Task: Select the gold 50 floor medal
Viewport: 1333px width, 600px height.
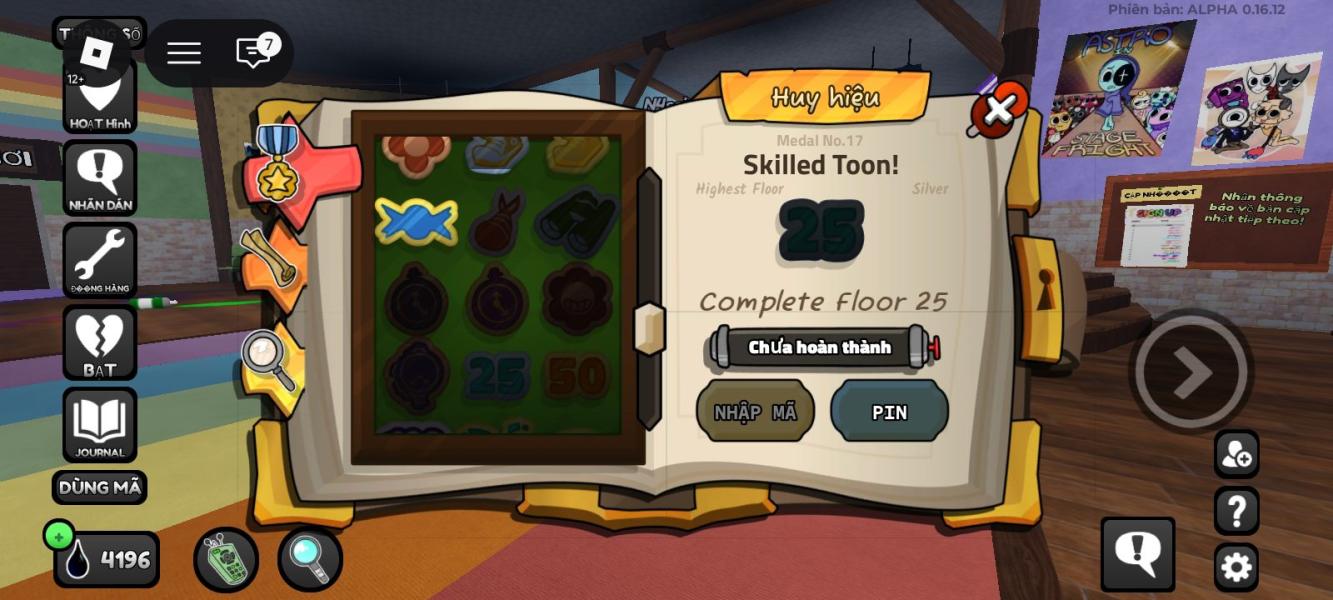Action: click(577, 376)
